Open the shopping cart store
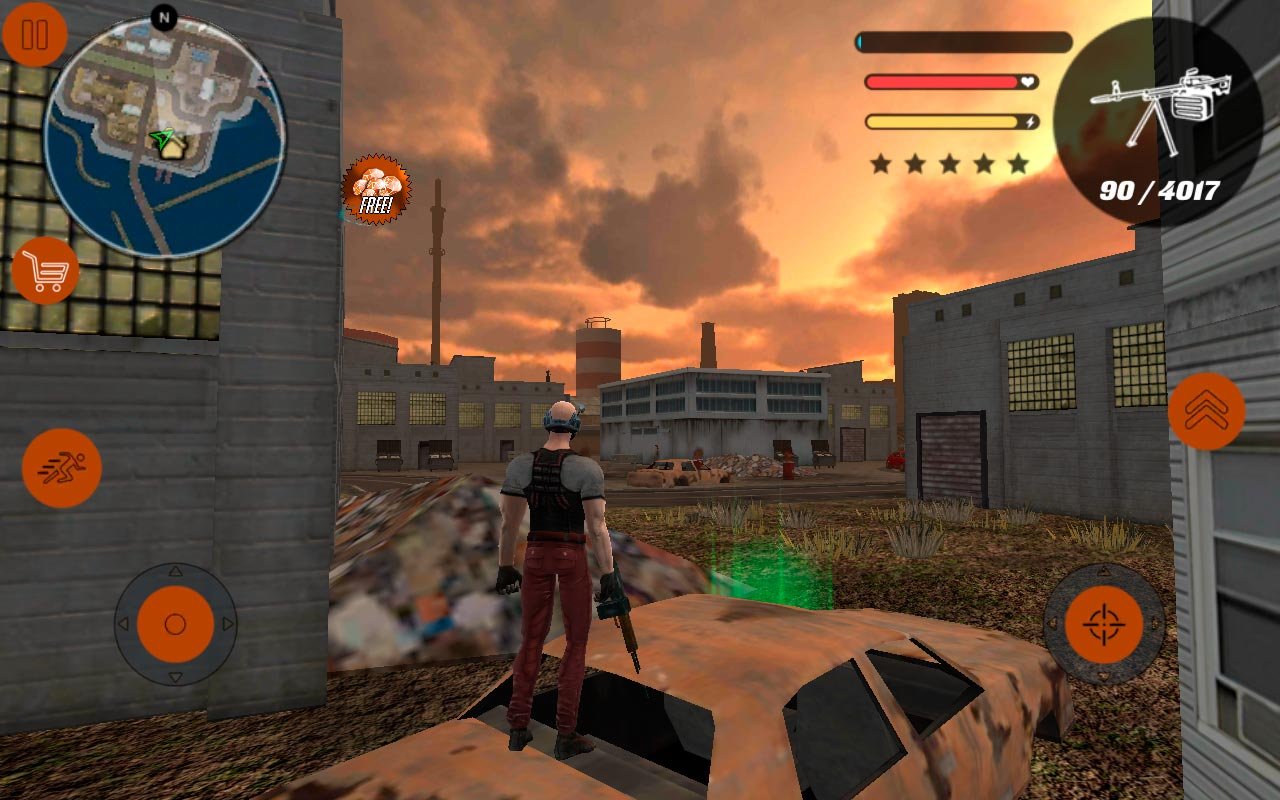This screenshot has height=800, width=1280. click(46, 271)
